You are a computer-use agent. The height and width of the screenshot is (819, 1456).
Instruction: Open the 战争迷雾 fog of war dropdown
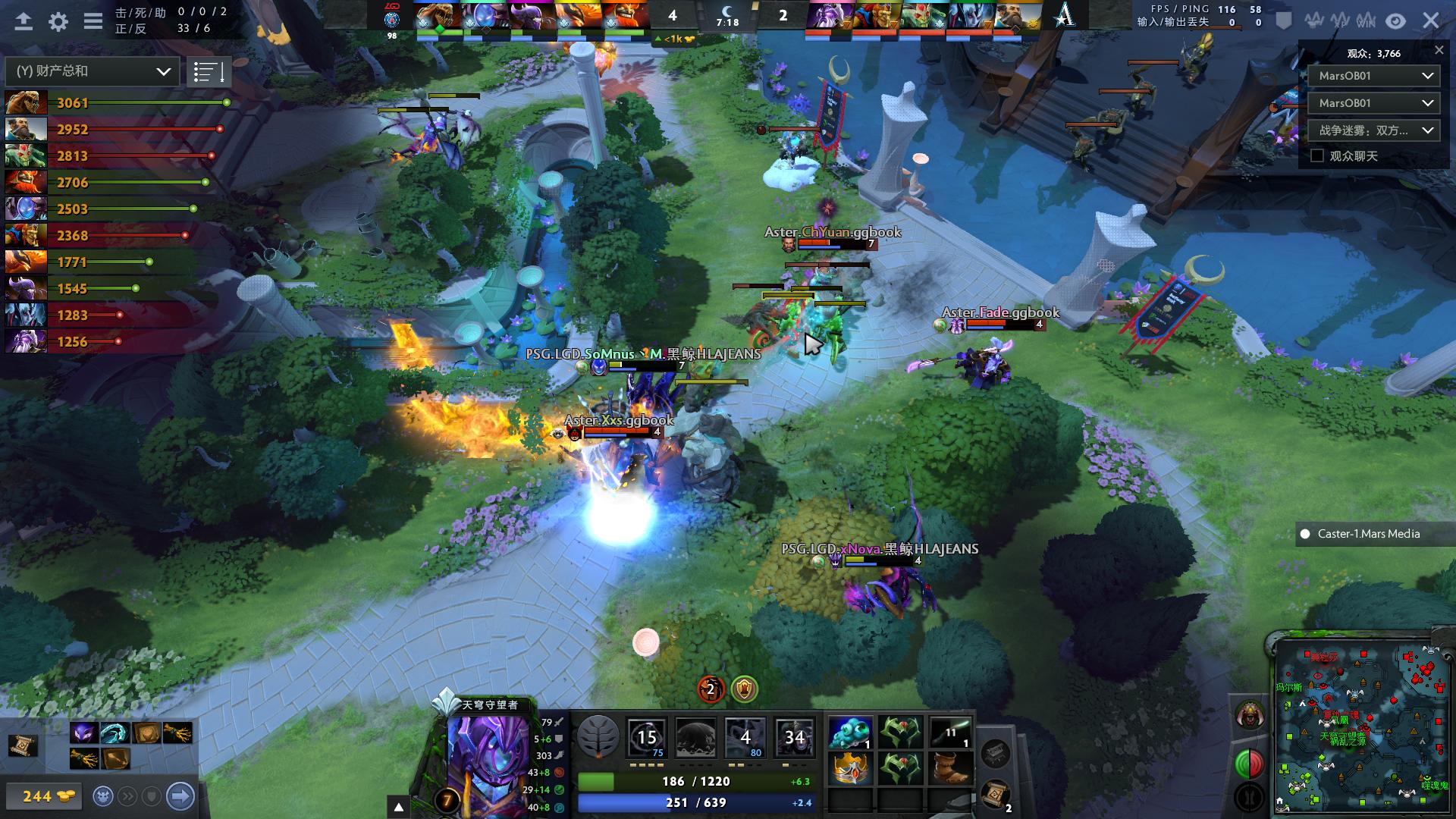click(x=1373, y=130)
